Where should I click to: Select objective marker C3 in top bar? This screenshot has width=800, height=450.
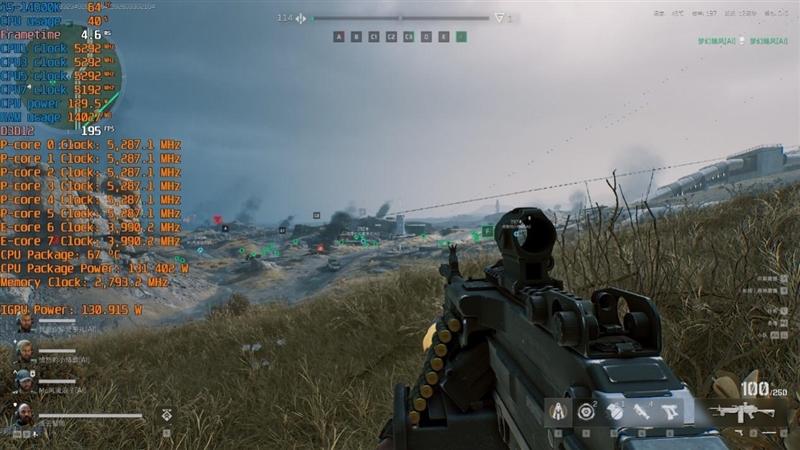pyautogui.click(x=408, y=37)
